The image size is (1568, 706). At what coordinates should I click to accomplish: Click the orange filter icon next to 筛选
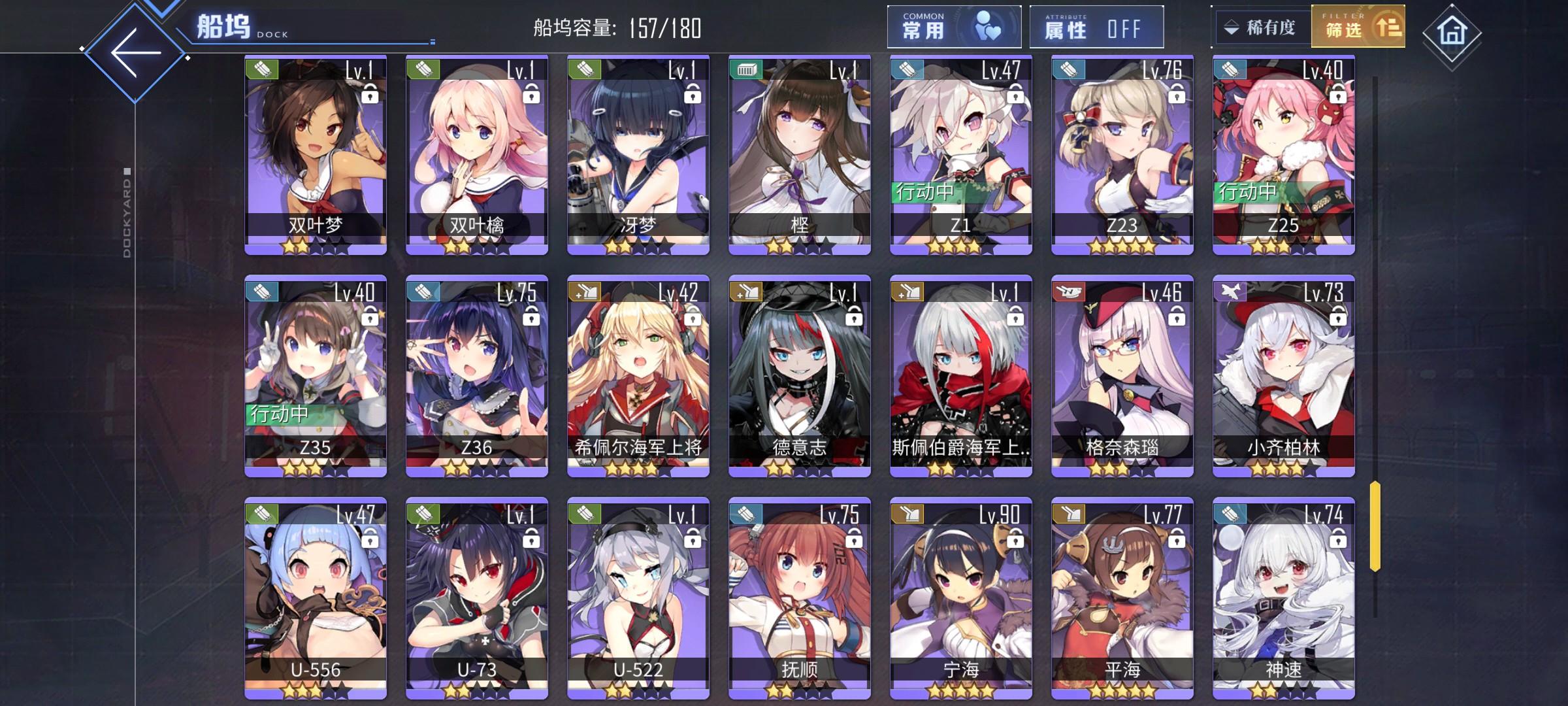[1390, 27]
